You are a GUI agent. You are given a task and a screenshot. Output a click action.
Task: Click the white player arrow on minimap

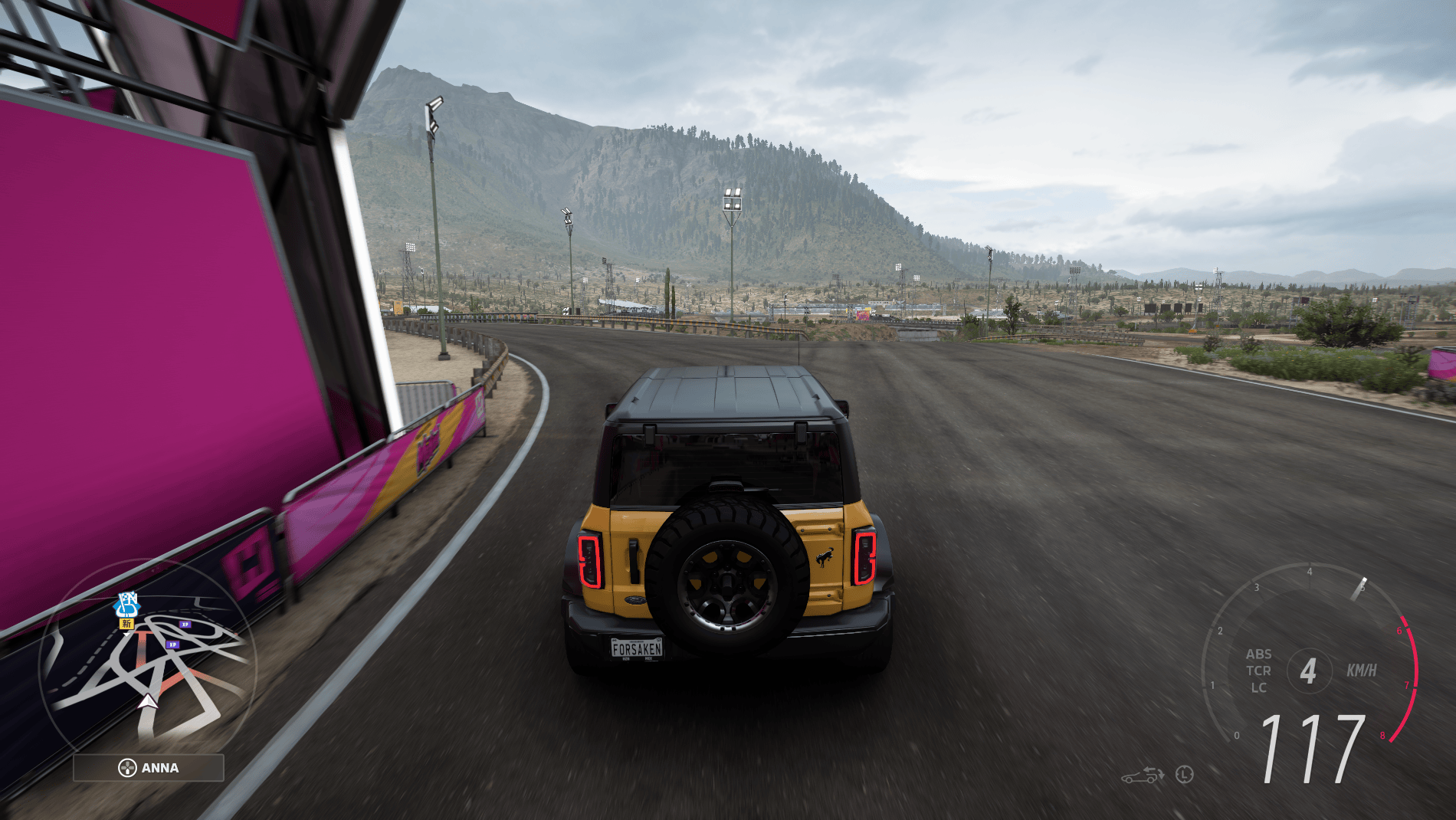pos(148,701)
